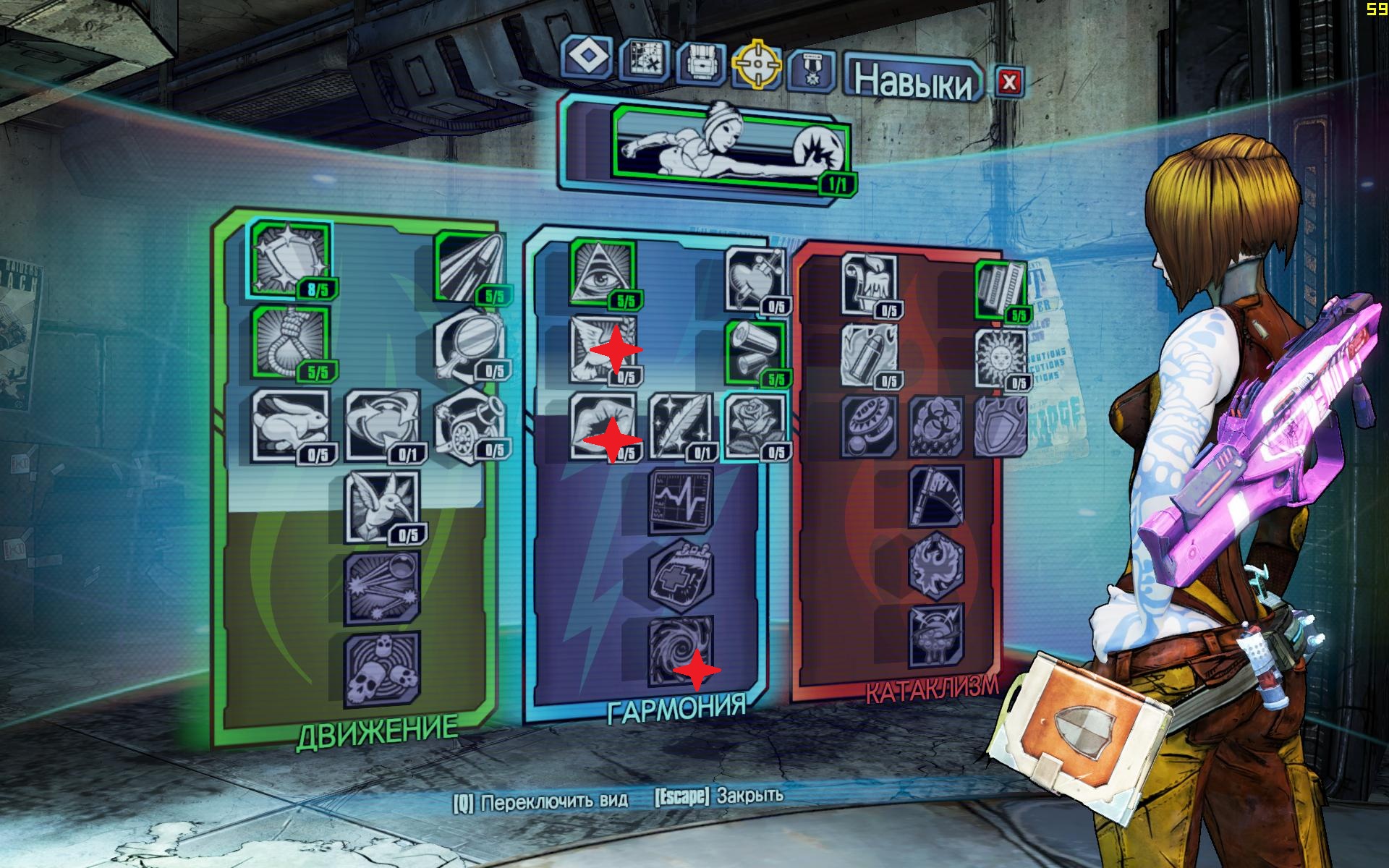
Task: Select the rose Recompense skill
Action: [x=754, y=426]
